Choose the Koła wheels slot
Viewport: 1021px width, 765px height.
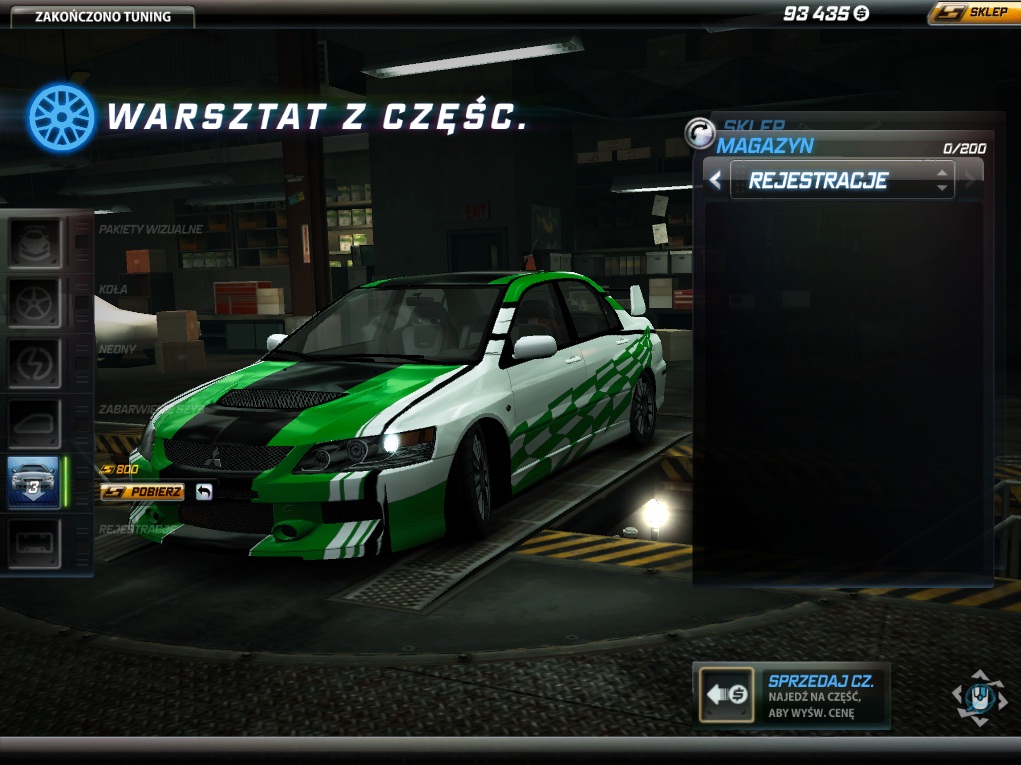pos(36,302)
